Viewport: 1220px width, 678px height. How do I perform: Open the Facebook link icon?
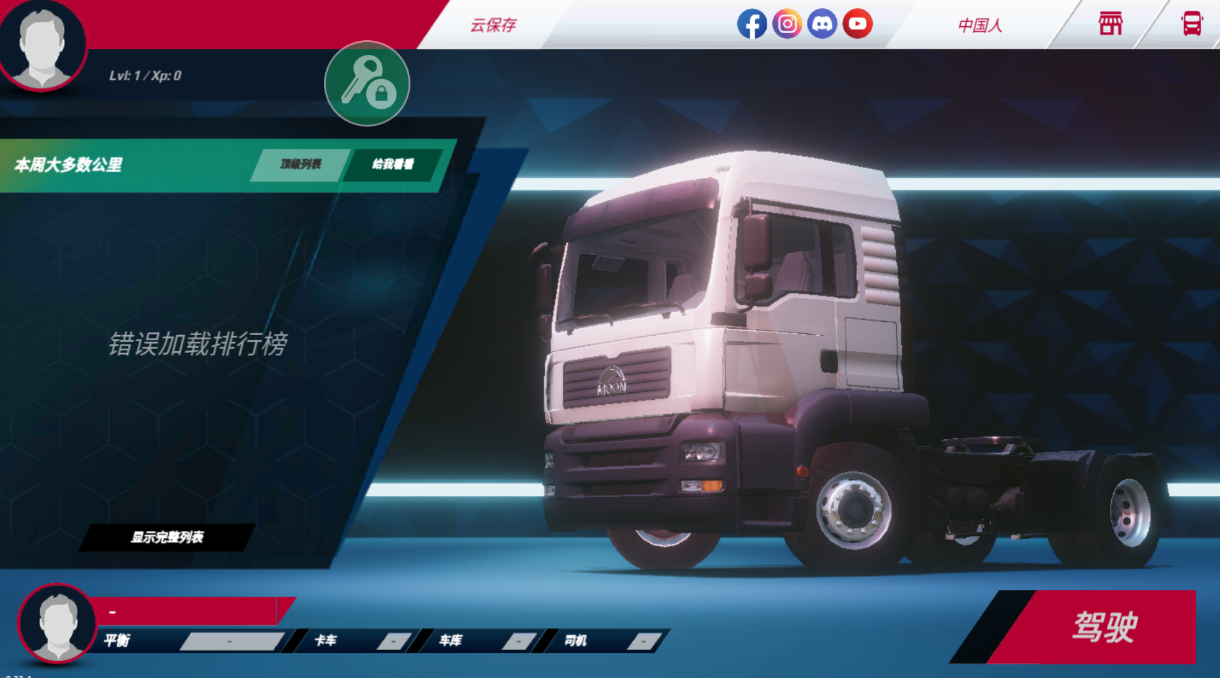click(x=752, y=24)
